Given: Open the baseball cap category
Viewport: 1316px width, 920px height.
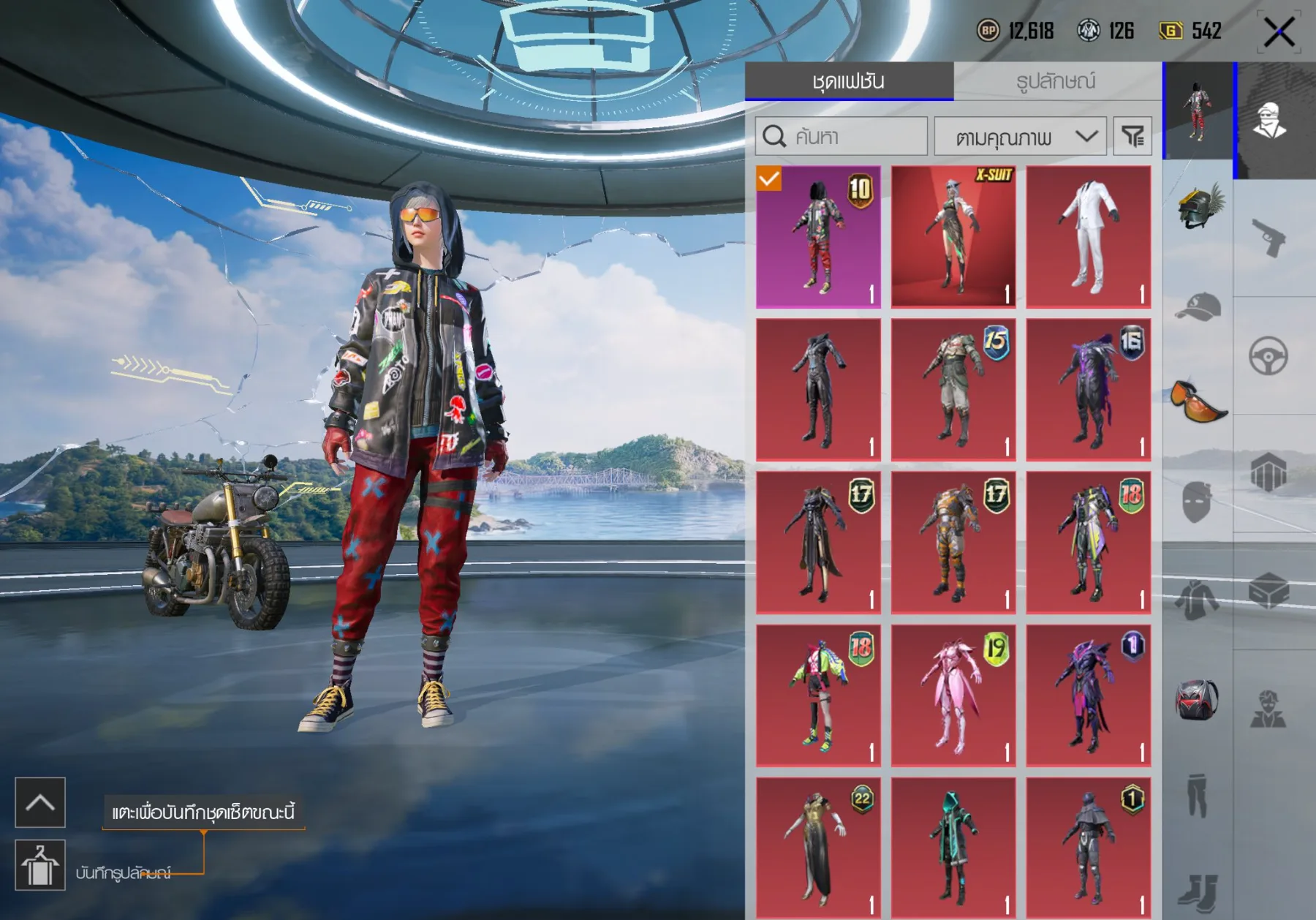Looking at the screenshot, I should coord(1198,307).
